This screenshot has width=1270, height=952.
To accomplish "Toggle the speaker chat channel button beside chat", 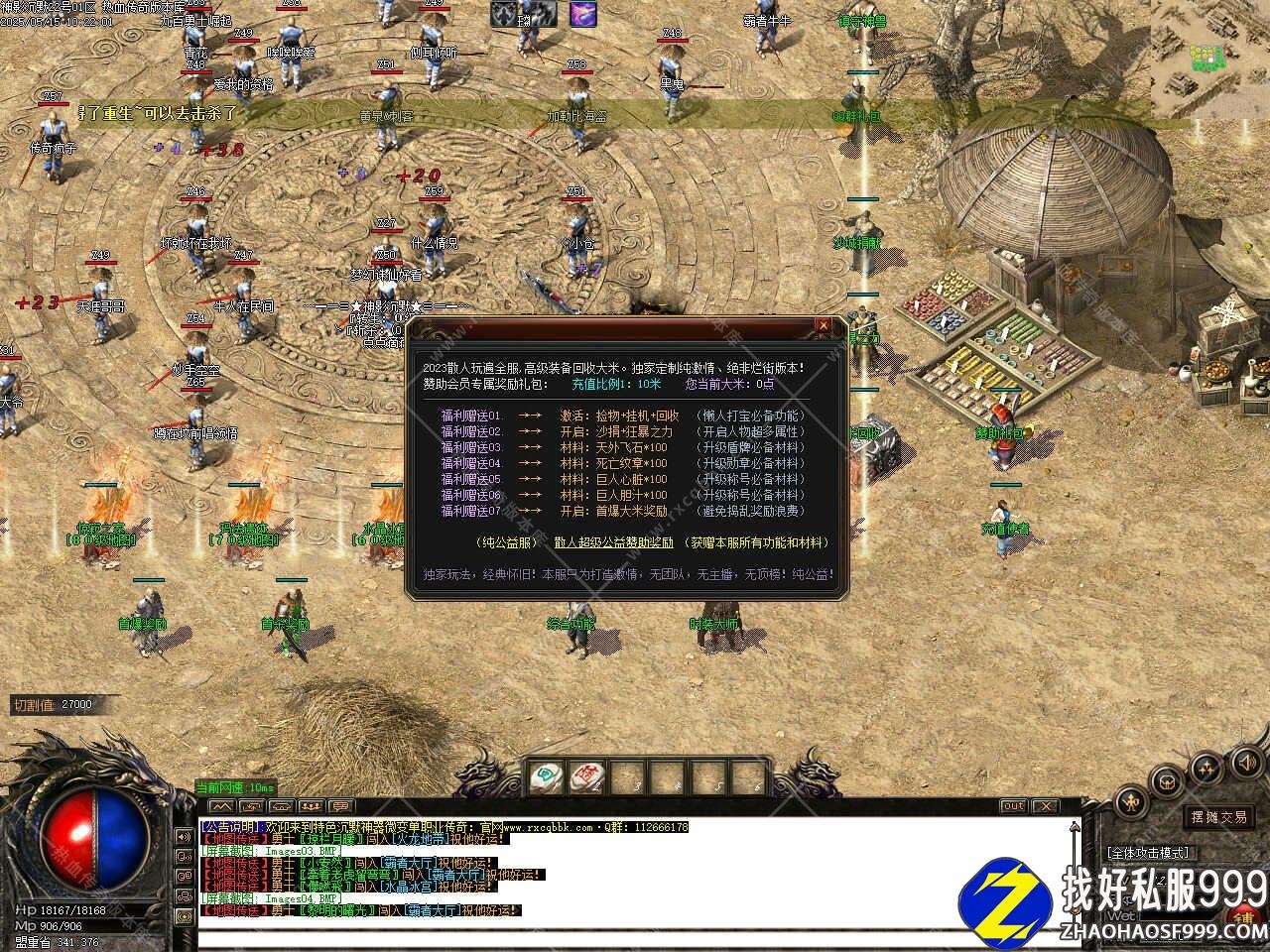I will pos(184,836).
